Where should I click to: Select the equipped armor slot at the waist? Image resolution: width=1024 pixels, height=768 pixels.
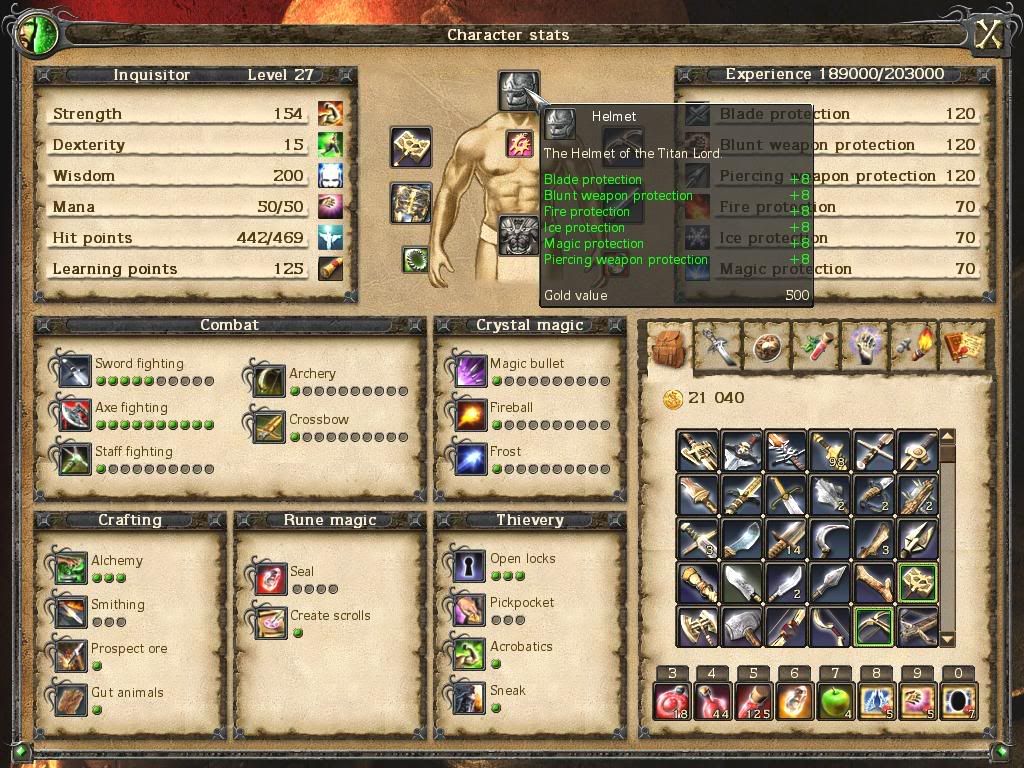click(x=518, y=236)
